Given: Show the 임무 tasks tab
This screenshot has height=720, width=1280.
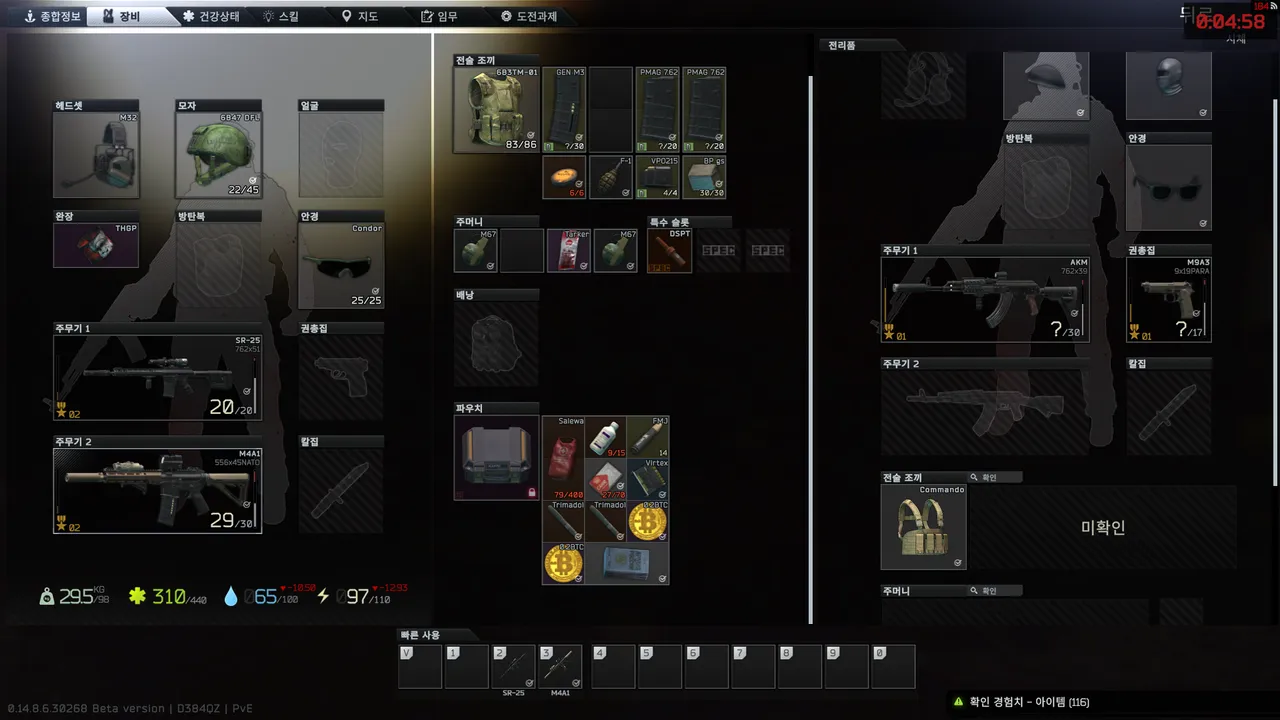Looking at the screenshot, I should (x=440, y=16).
